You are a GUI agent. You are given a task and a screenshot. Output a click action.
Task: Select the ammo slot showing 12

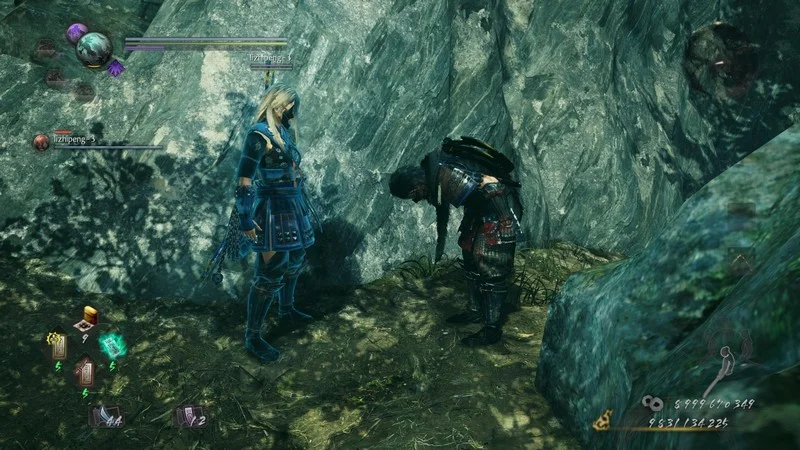point(186,414)
